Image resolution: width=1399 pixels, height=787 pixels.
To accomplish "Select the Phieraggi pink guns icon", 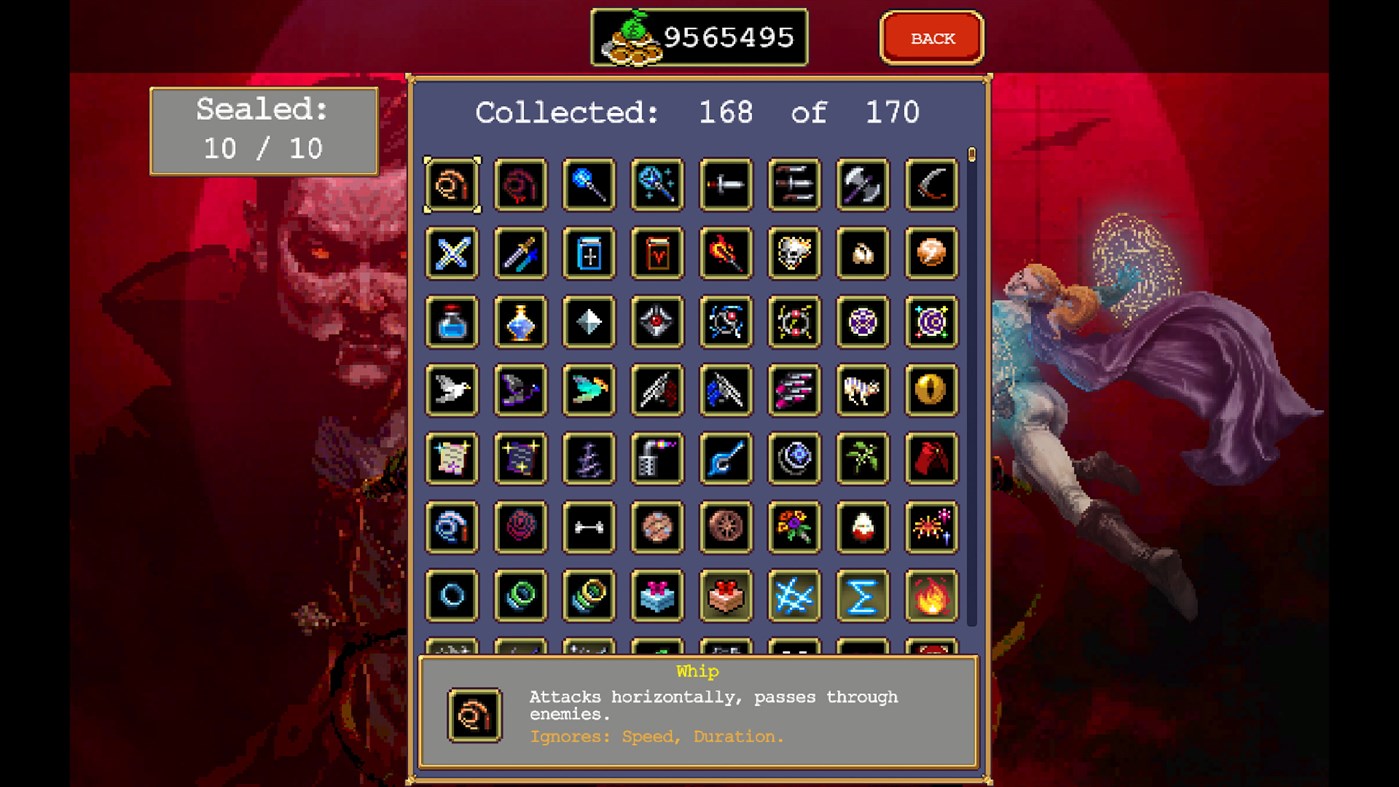I will click(794, 390).
